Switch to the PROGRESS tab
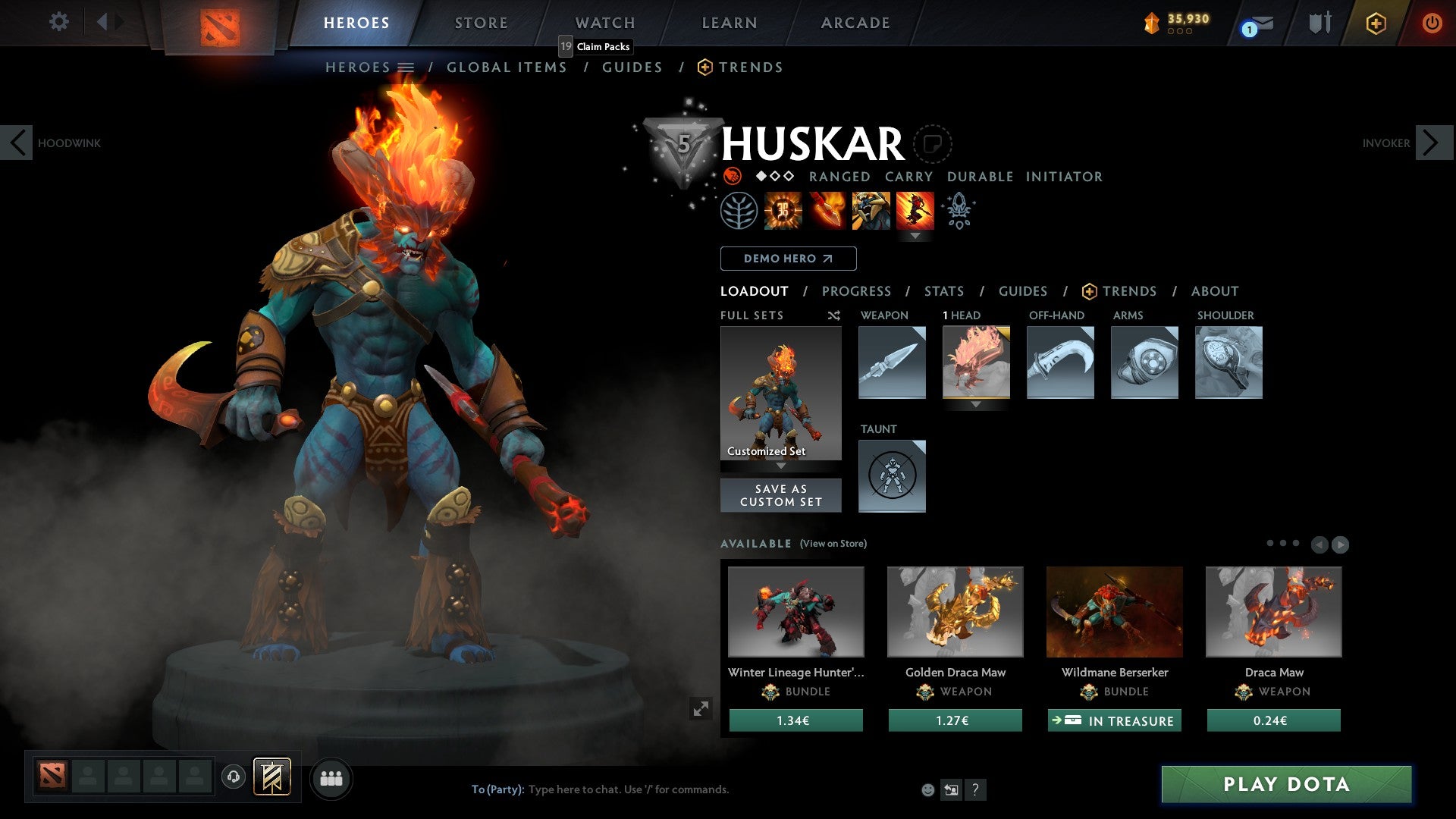Viewport: 1456px width, 819px height. coord(856,291)
